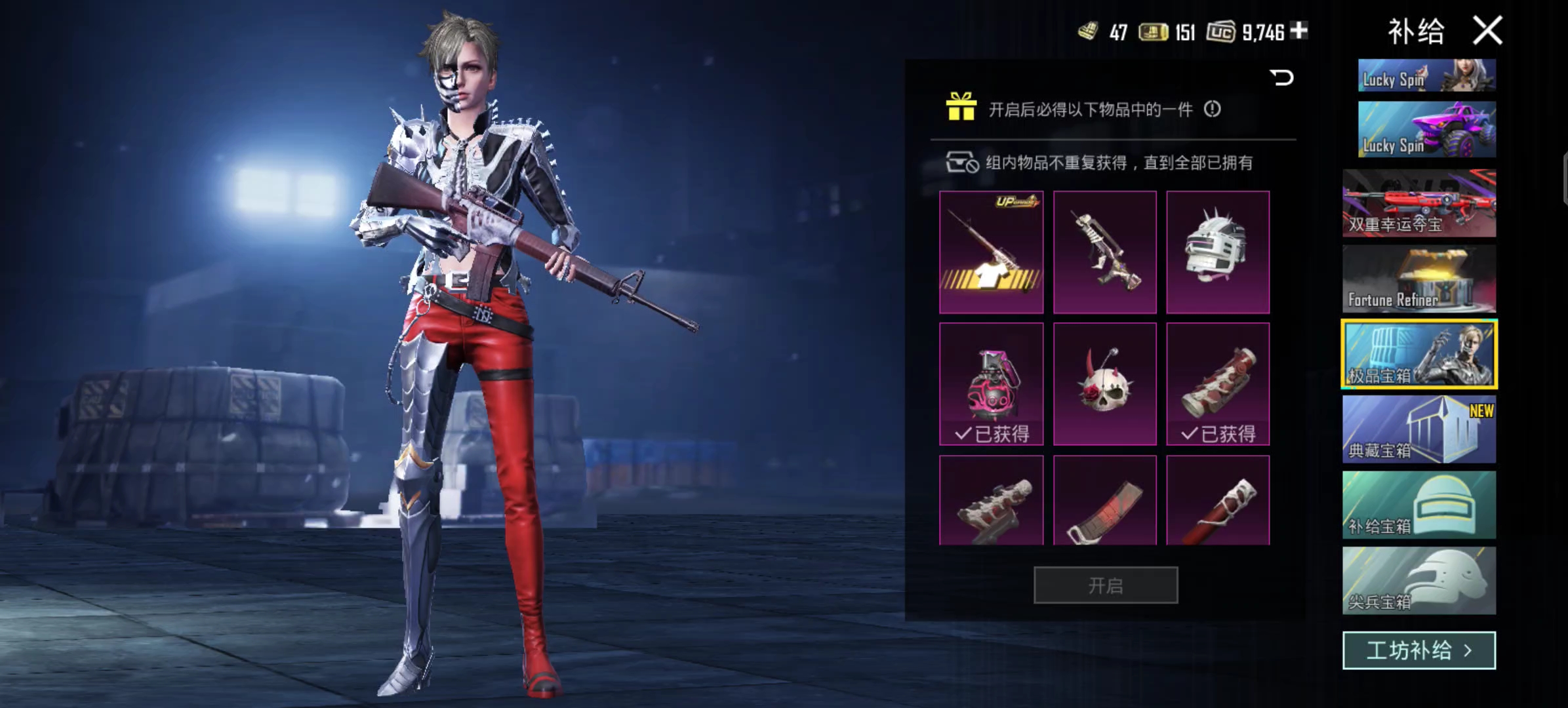Viewport: 1568px width, 708px height.
Task: Select the horned skull ornament reward
Action: [1104, 384]
